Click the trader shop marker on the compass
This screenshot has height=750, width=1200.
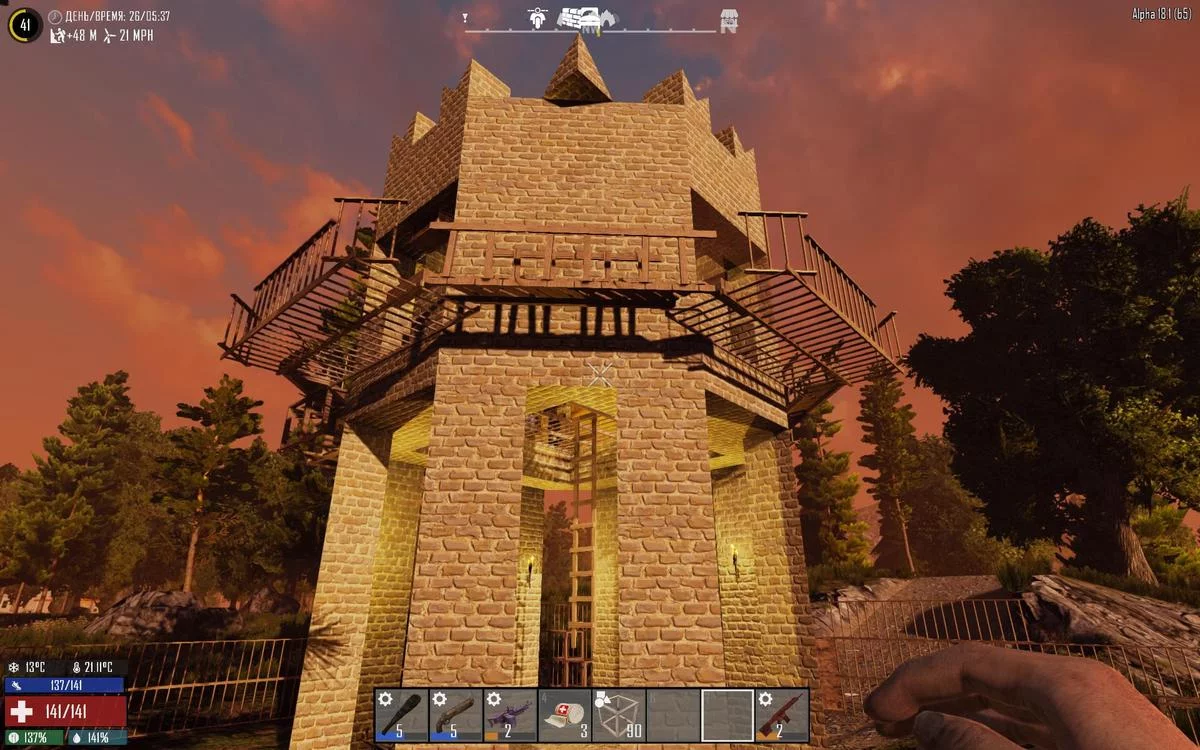click(x=729, y=19)
